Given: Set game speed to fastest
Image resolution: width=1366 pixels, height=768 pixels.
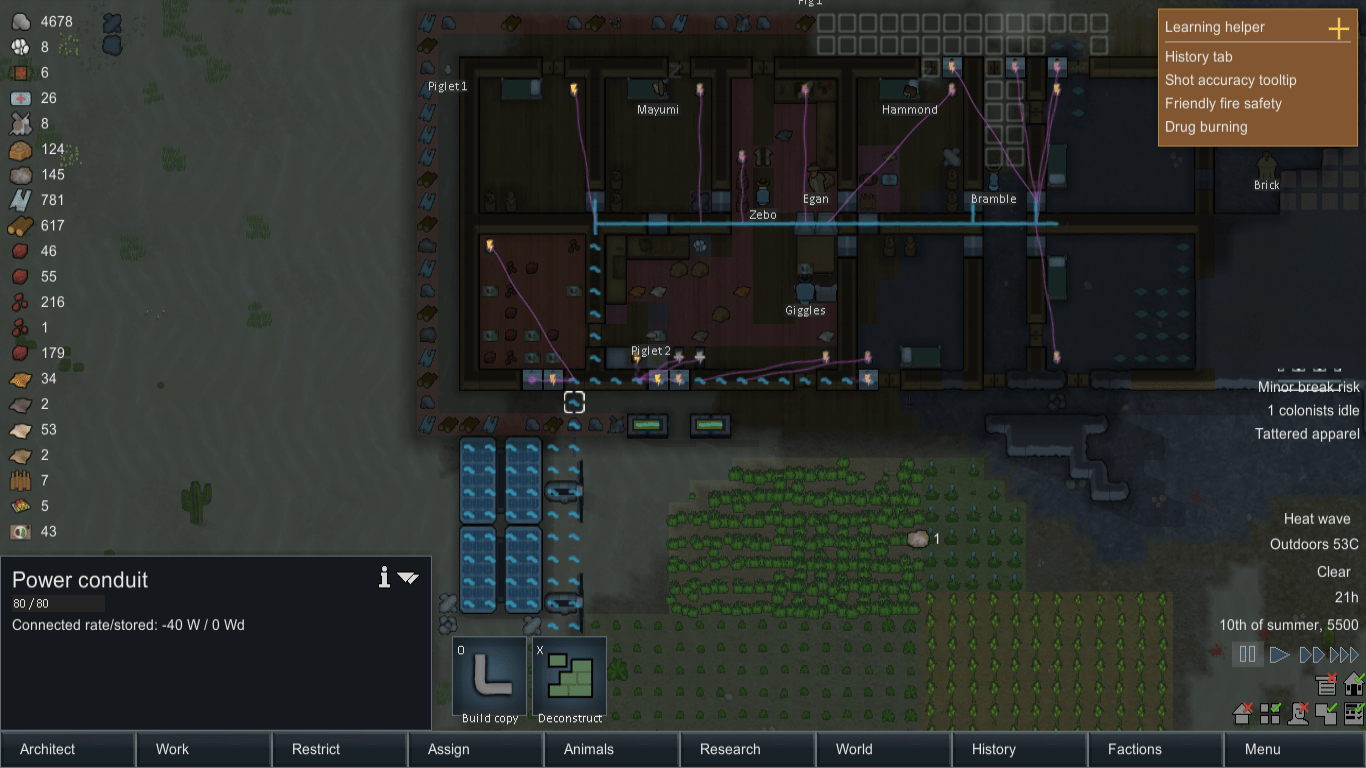Looking at the screenshot, I should pos(1344,654).
